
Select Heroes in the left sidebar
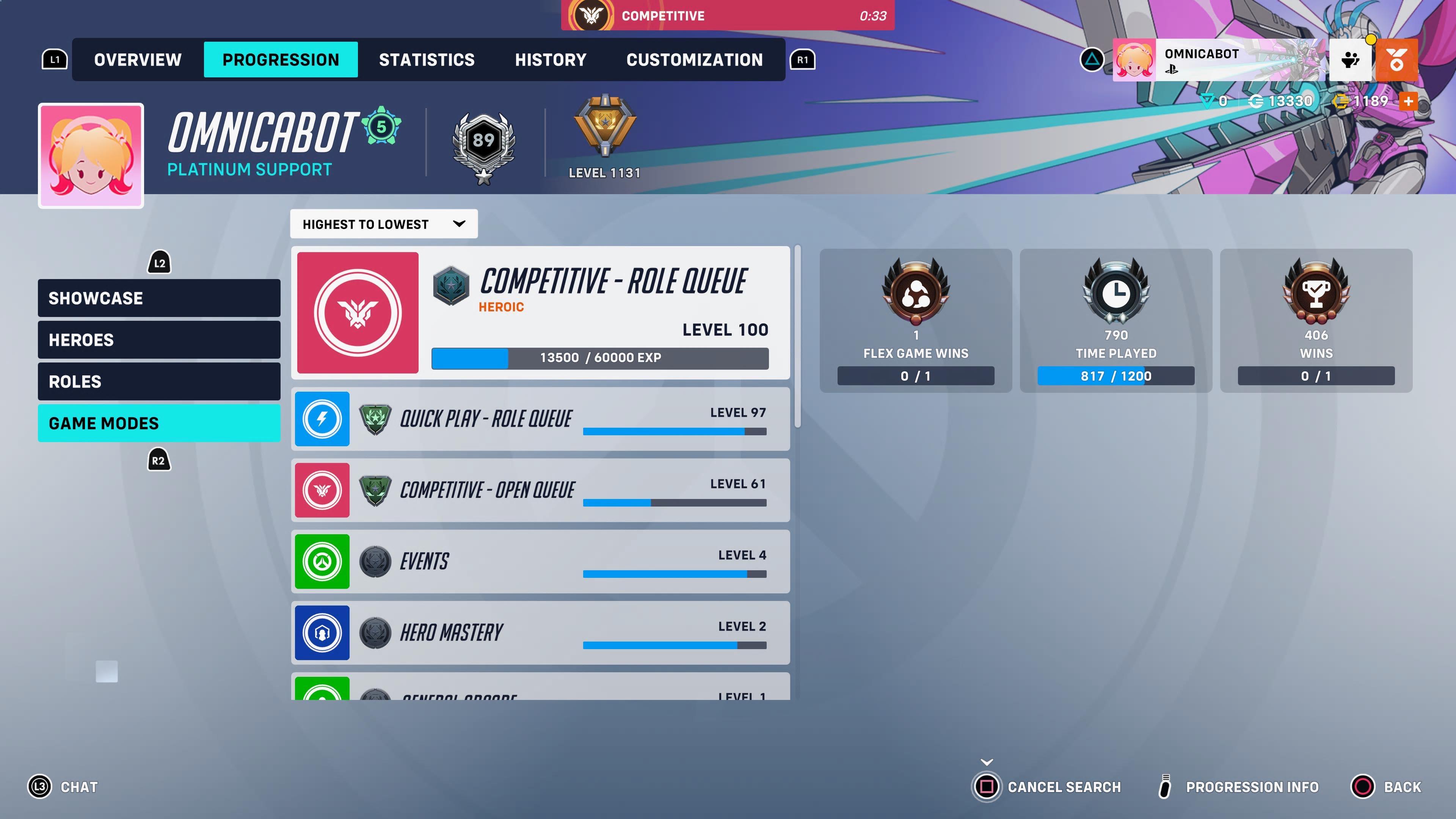[159, 340]
